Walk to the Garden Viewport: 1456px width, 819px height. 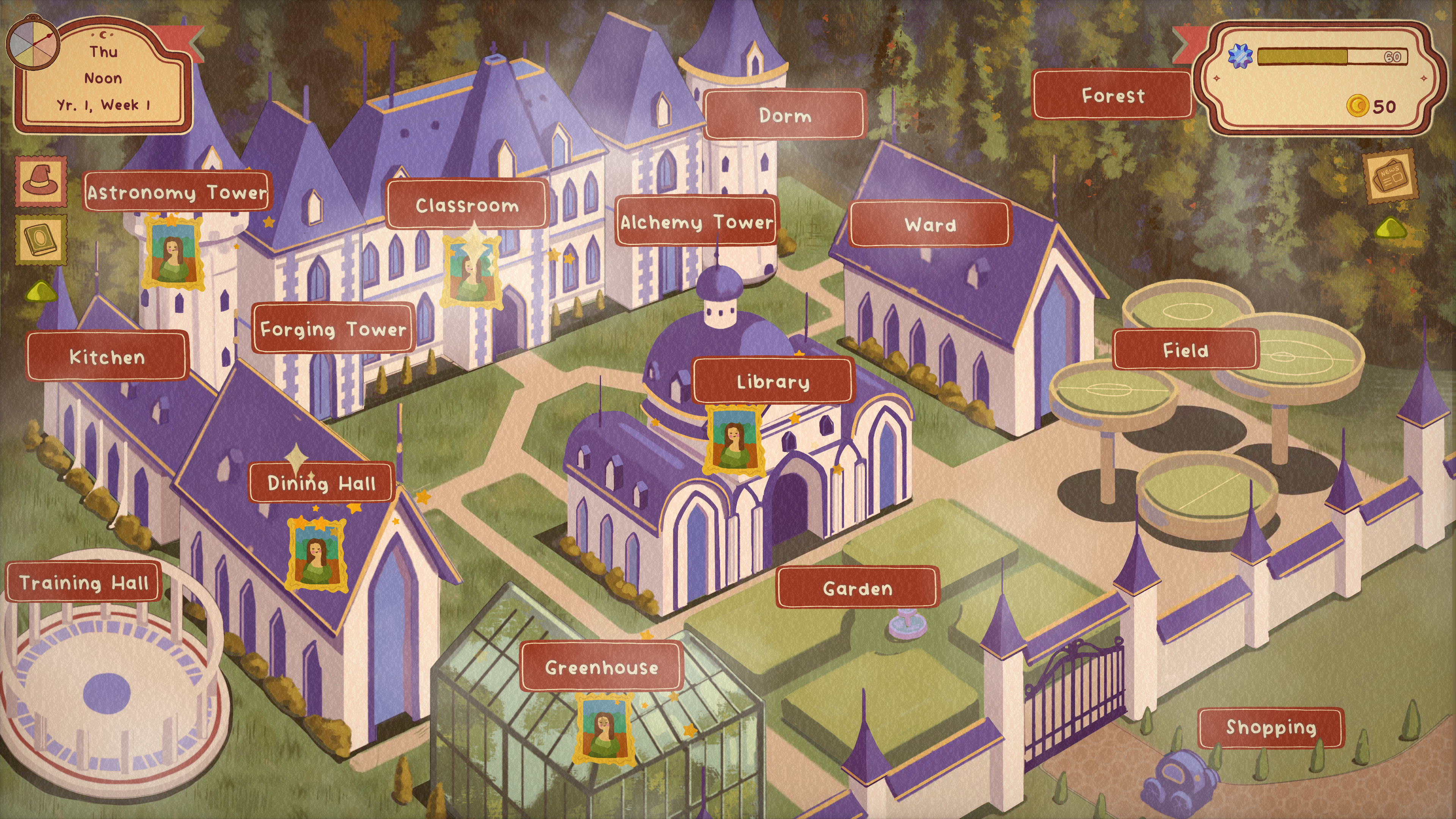[x=857, y=588]
